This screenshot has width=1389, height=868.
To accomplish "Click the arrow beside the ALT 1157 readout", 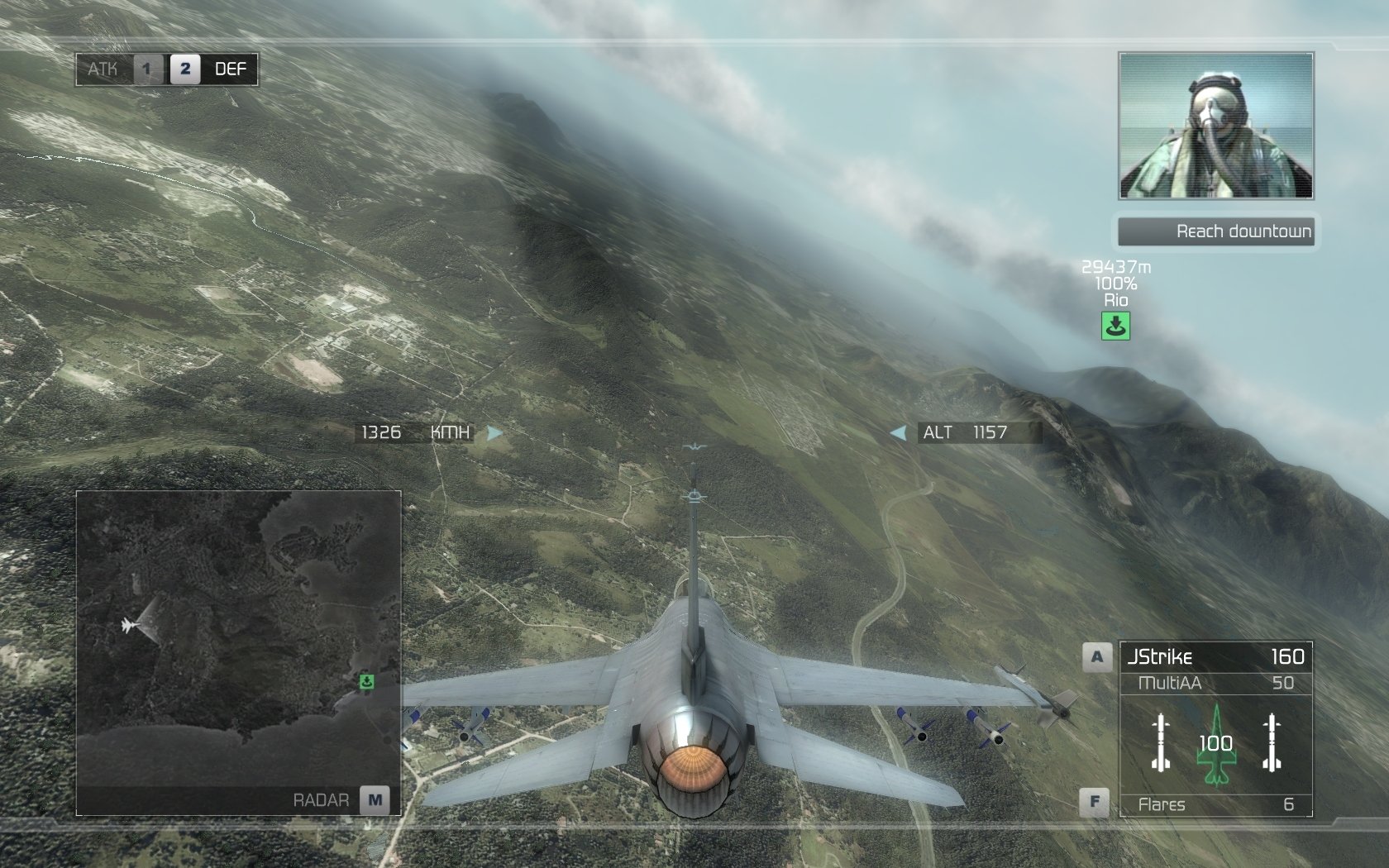I will tap(899, 432).
